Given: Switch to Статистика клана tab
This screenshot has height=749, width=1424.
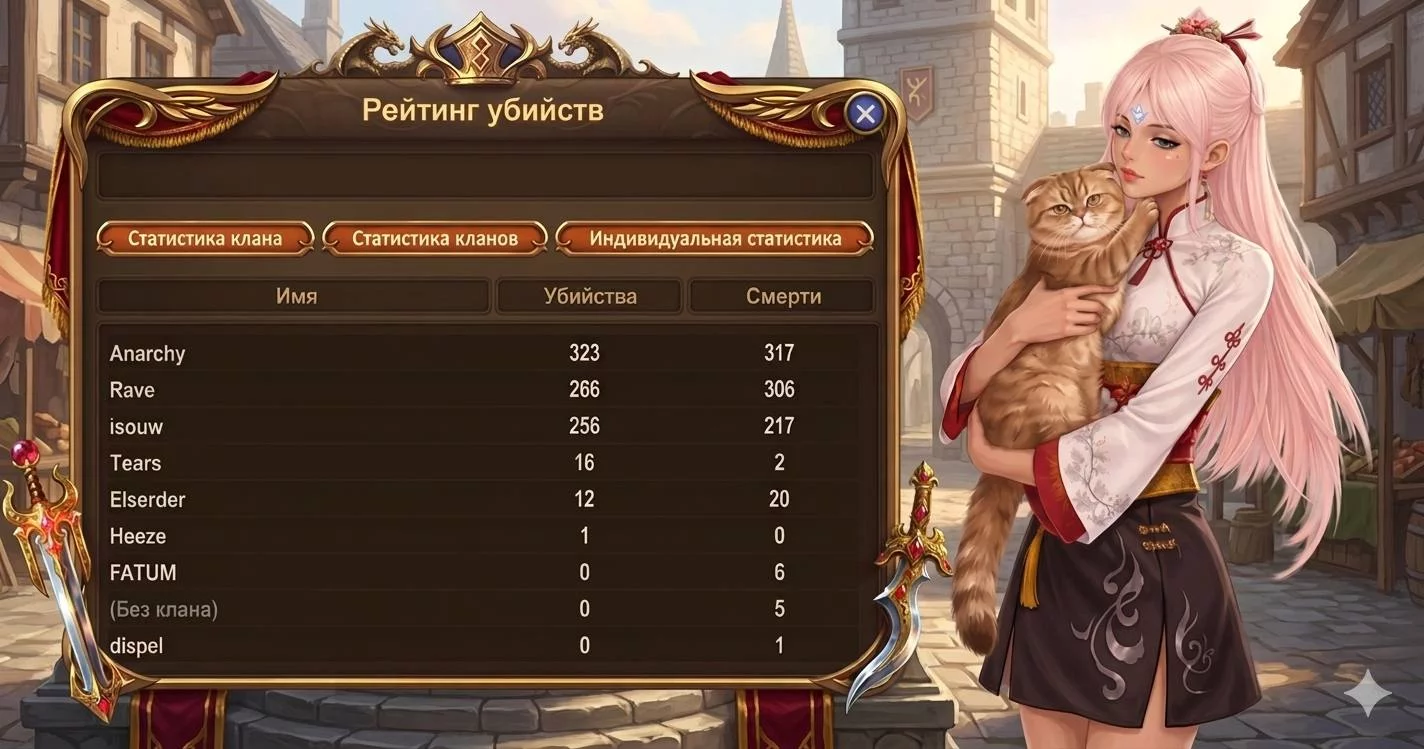Looking at the screenshot, I should pyautogui.click(x=205, y=239).
